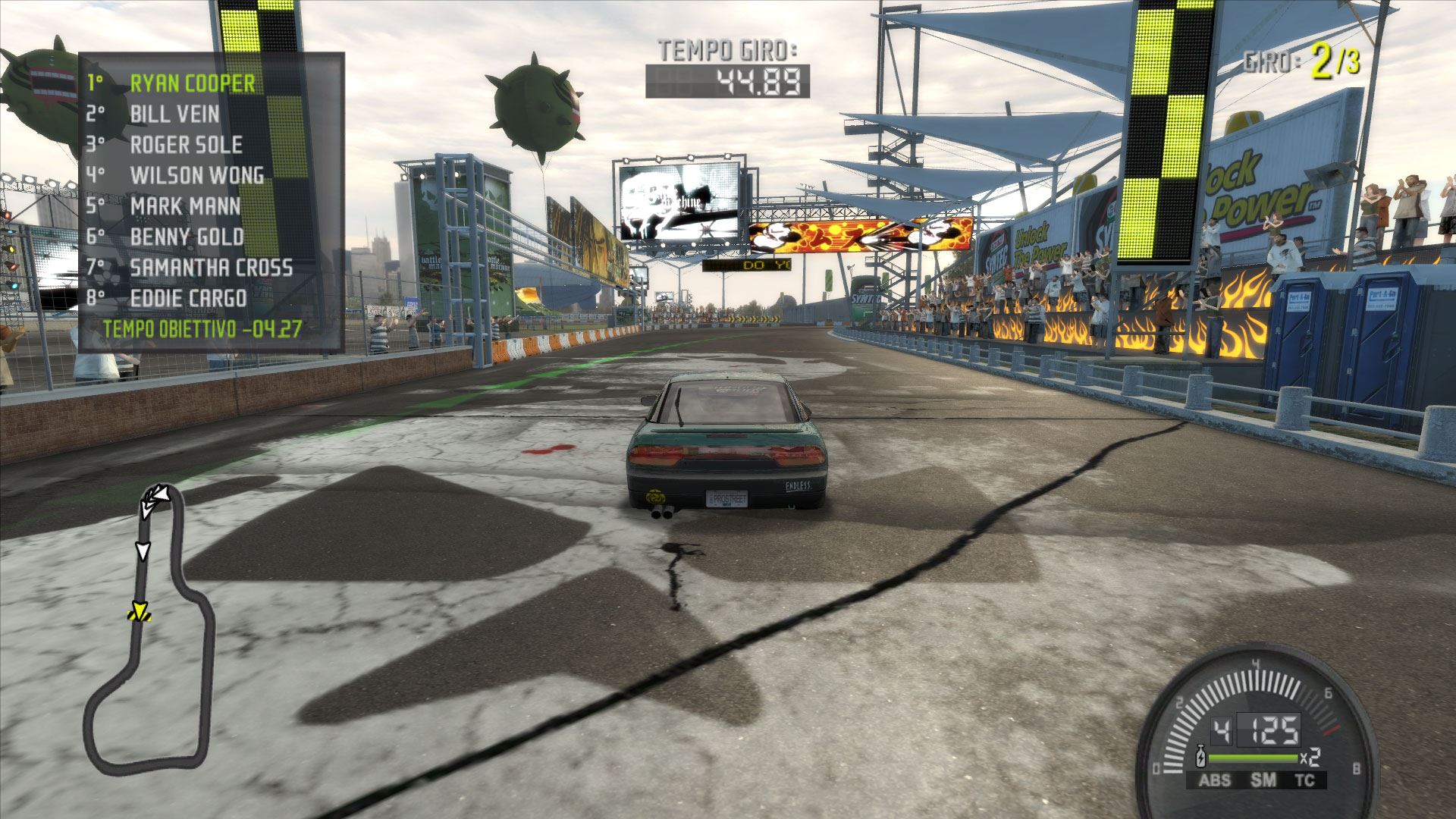Click the yellow player marker on the minimap

pyautogui.click(x=140, y=613)
